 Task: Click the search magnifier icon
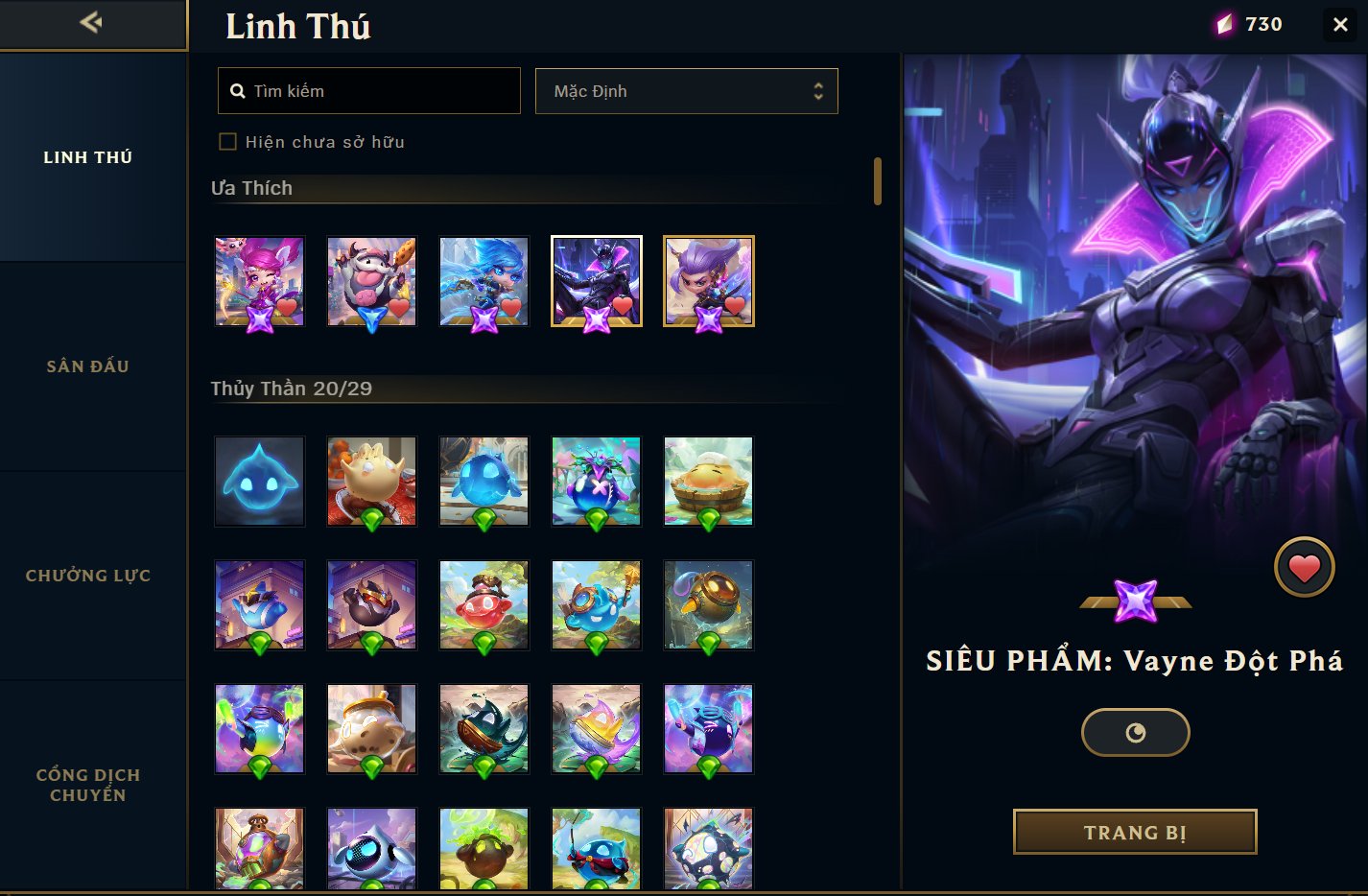[238, 90]
